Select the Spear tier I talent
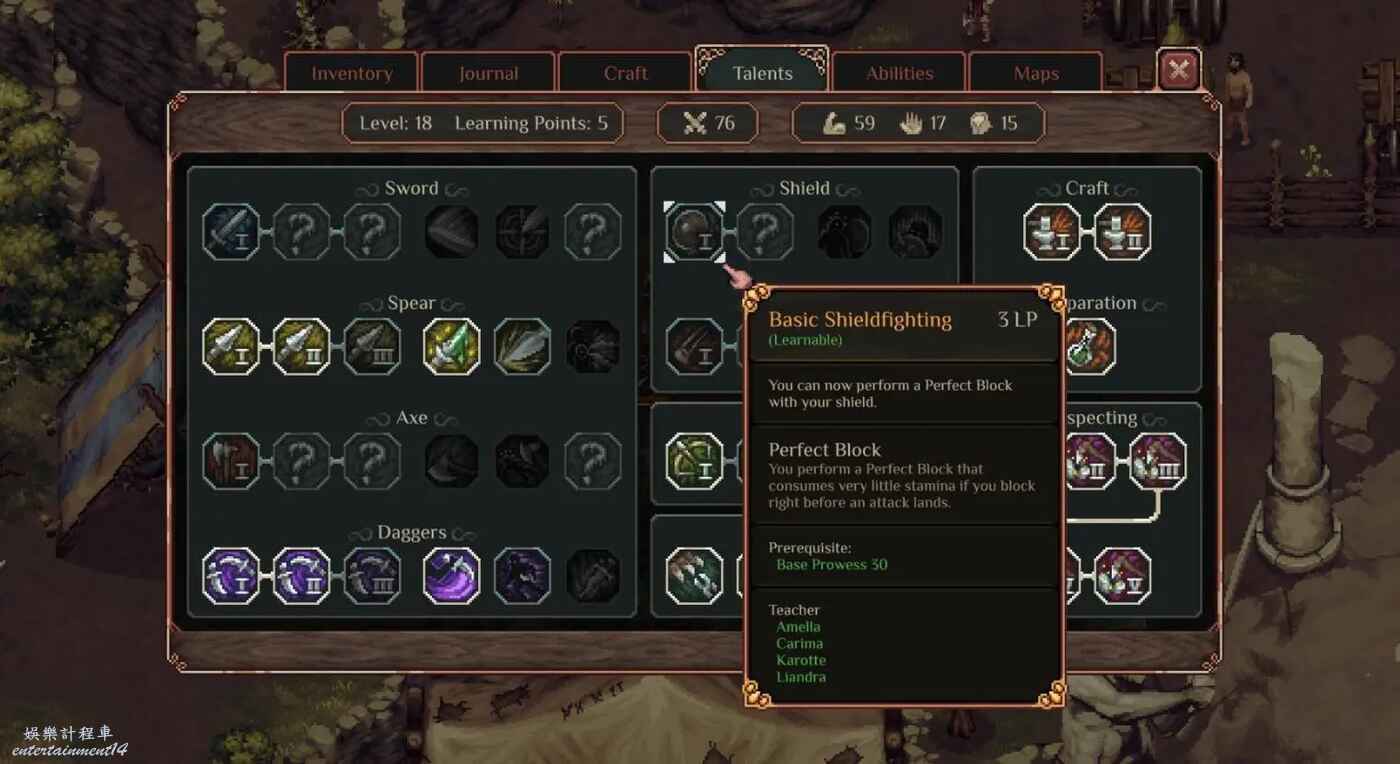The width and height of the screenshot is (1400, 764). click(x=231, y=347)
